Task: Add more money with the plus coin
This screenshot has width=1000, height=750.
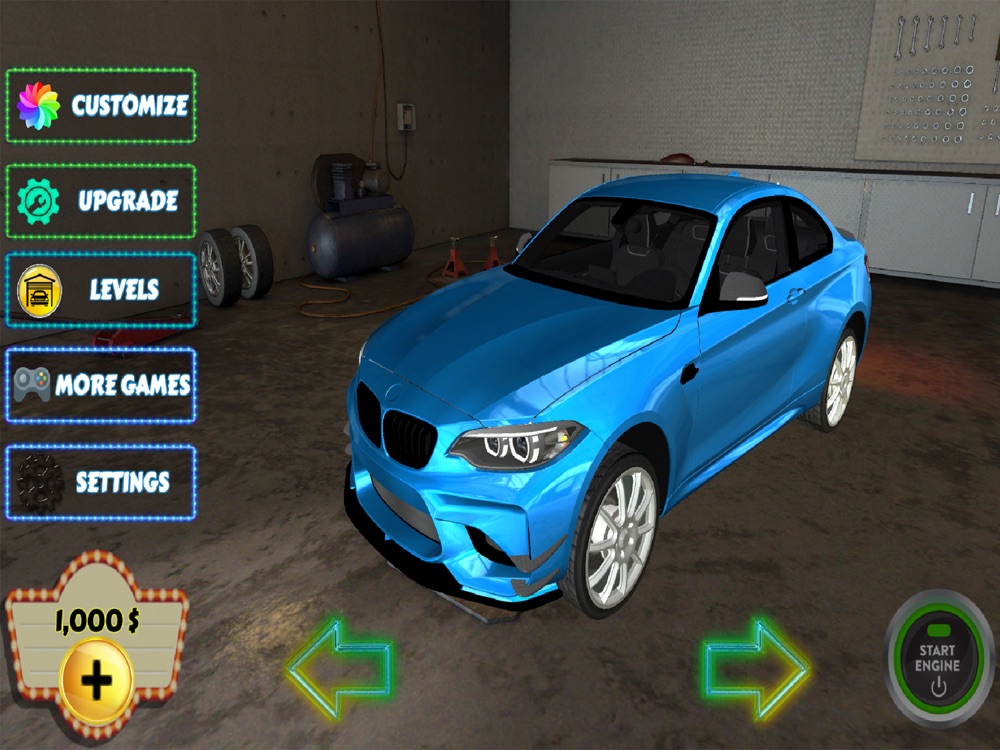Action: (96, 682)
